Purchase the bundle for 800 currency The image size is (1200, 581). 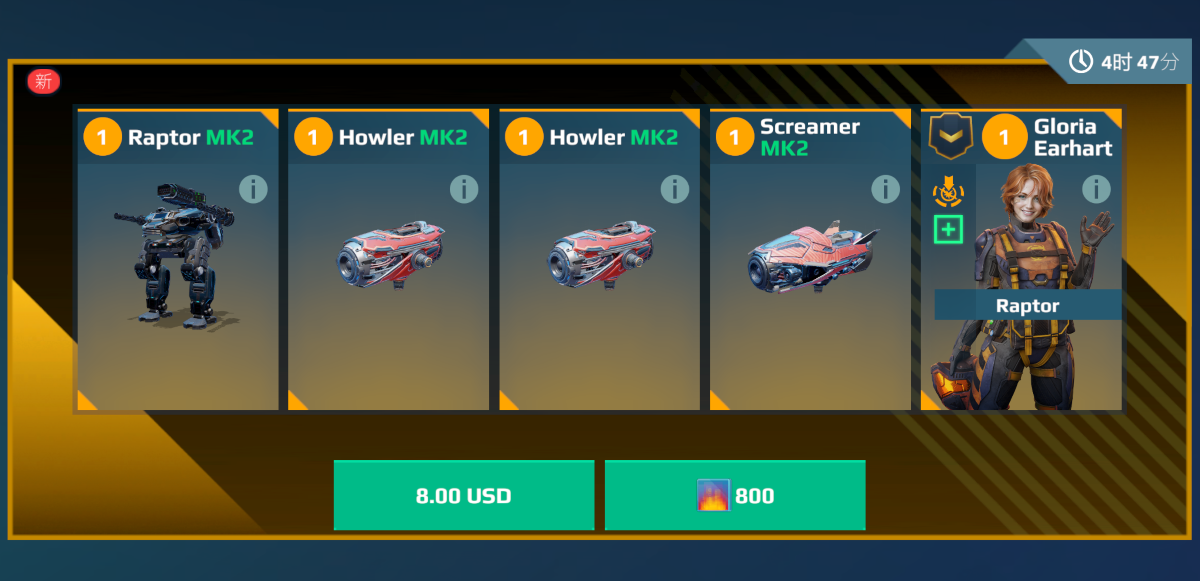(734, 495)
